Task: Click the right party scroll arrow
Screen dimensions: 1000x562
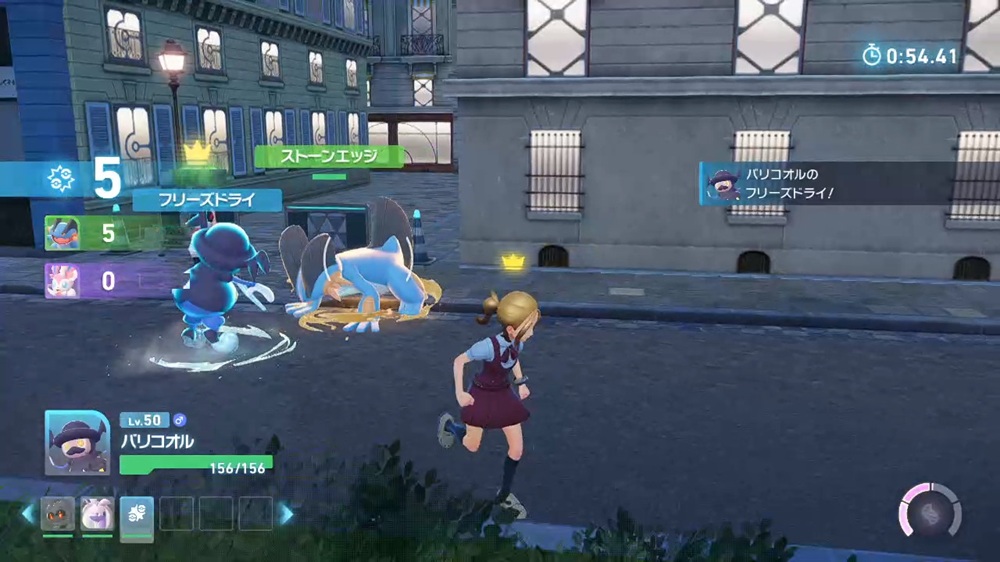Action: (287, 514)
